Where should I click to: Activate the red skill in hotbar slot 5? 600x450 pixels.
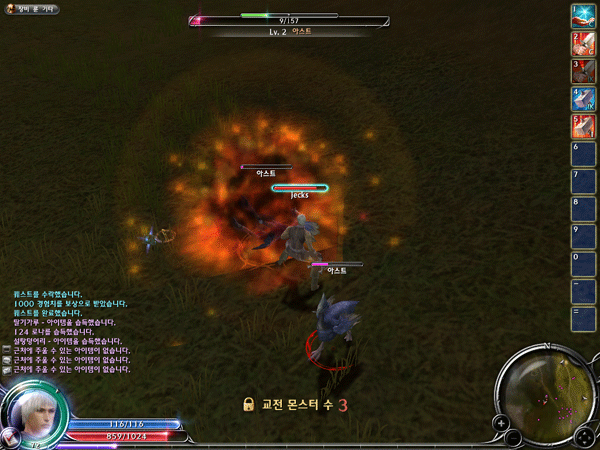pos(583,127)
